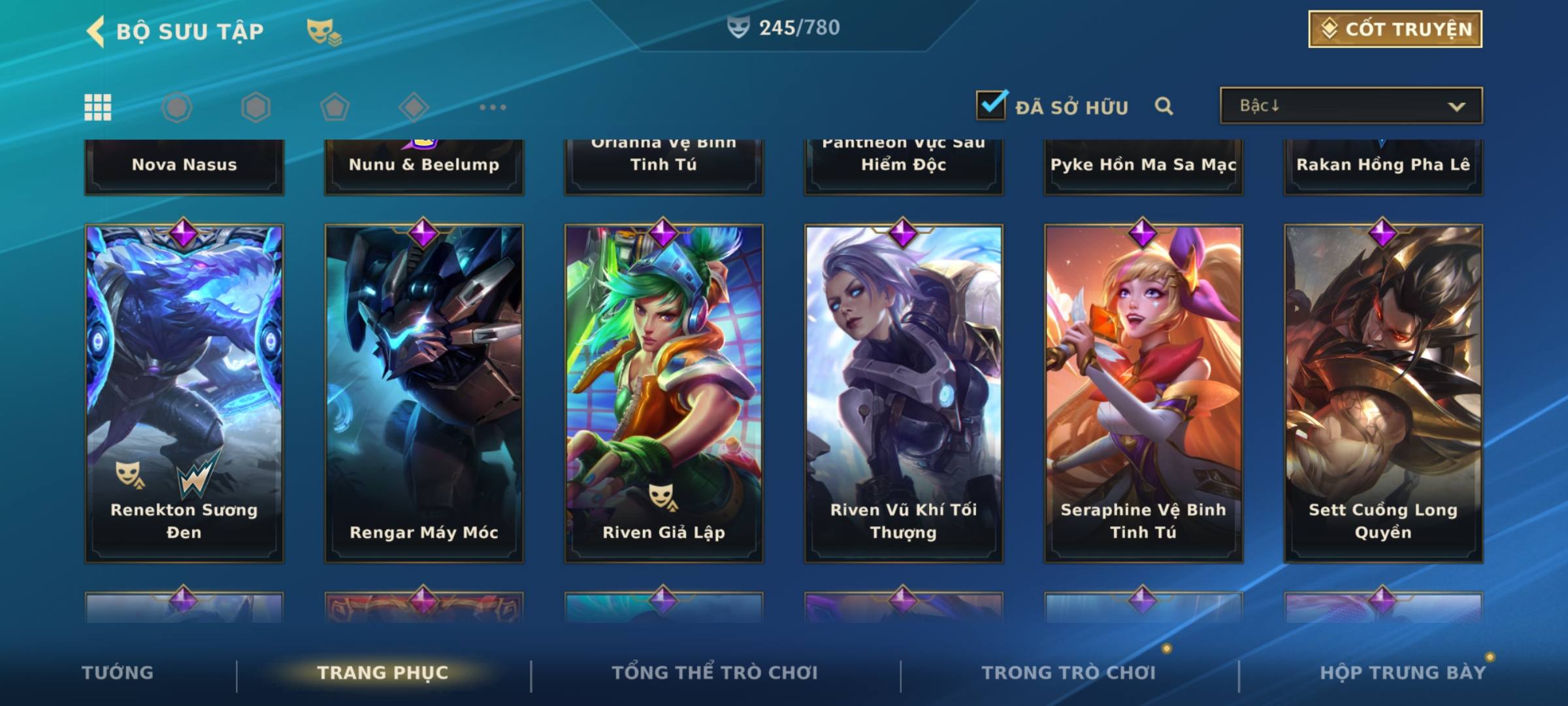
Task: Select the Renekton Sương Đen skin card
Action: tap(184, 392)
